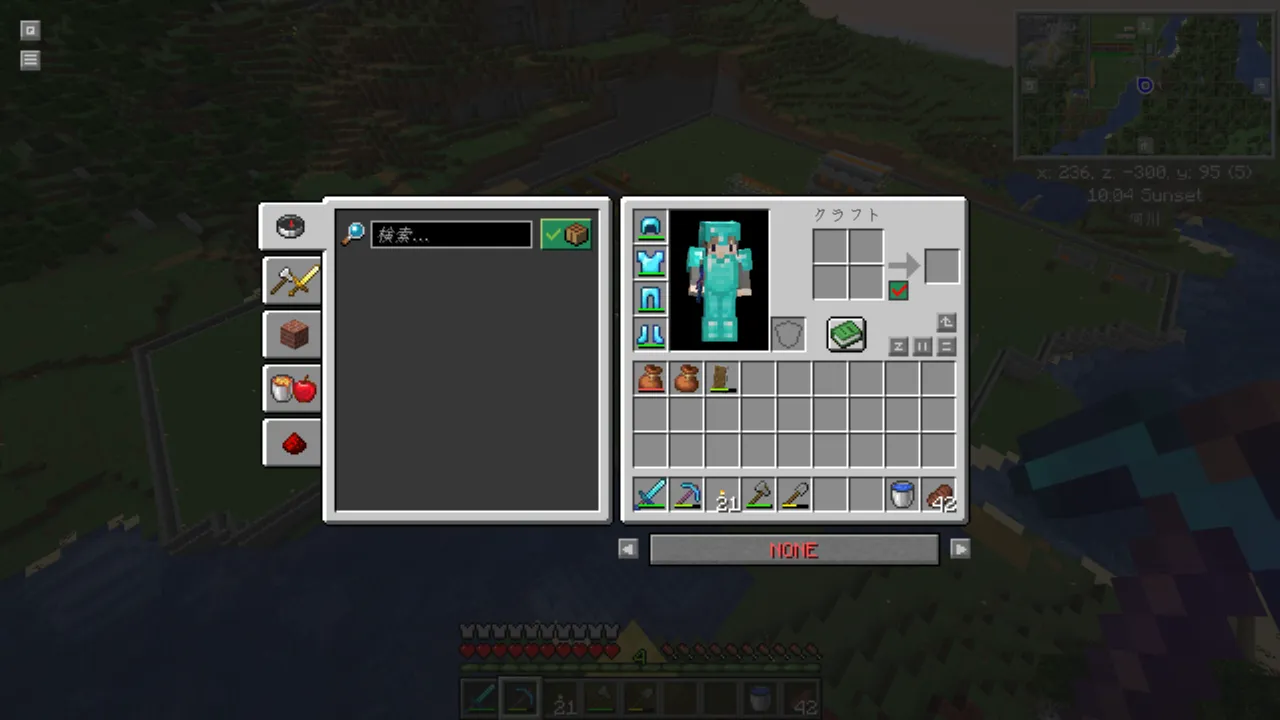
Task: Click the next arrow beside NONE bar
Action: pos(960,549)
